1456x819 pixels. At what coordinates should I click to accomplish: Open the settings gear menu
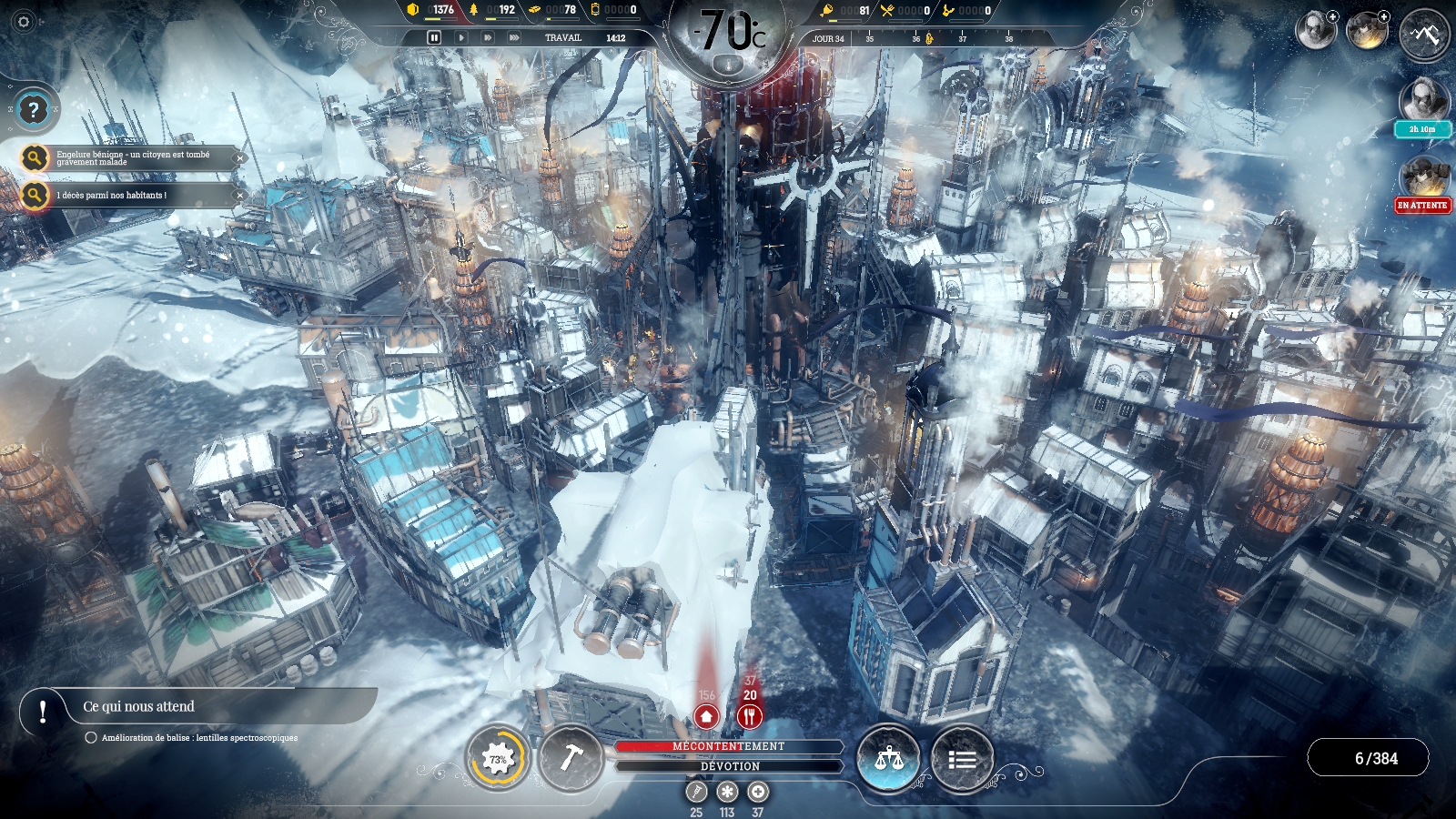[24, 22]
